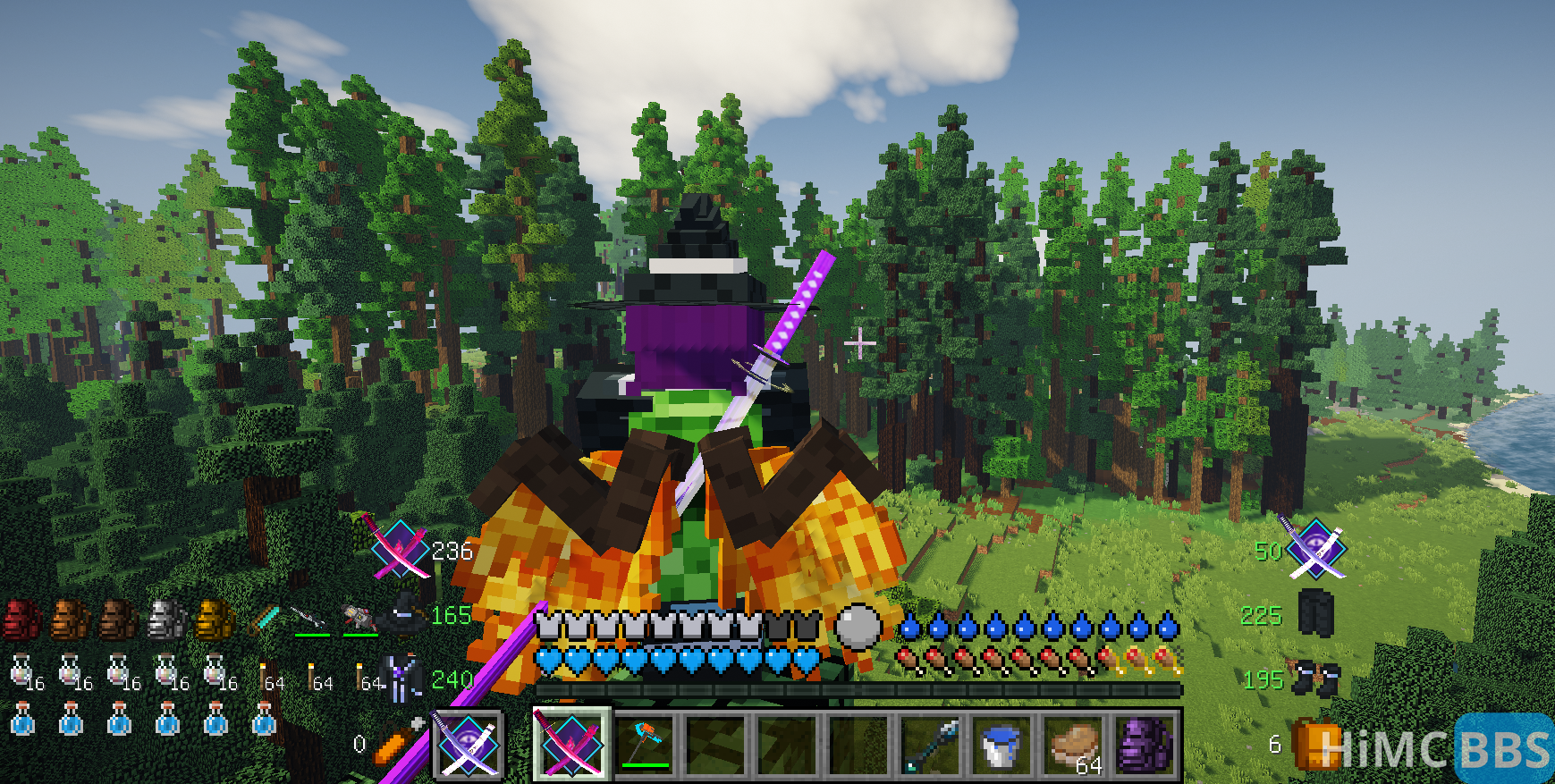Click the black boots armor icon
This screenshot has width=1555, height=784.
point(1317,679)
